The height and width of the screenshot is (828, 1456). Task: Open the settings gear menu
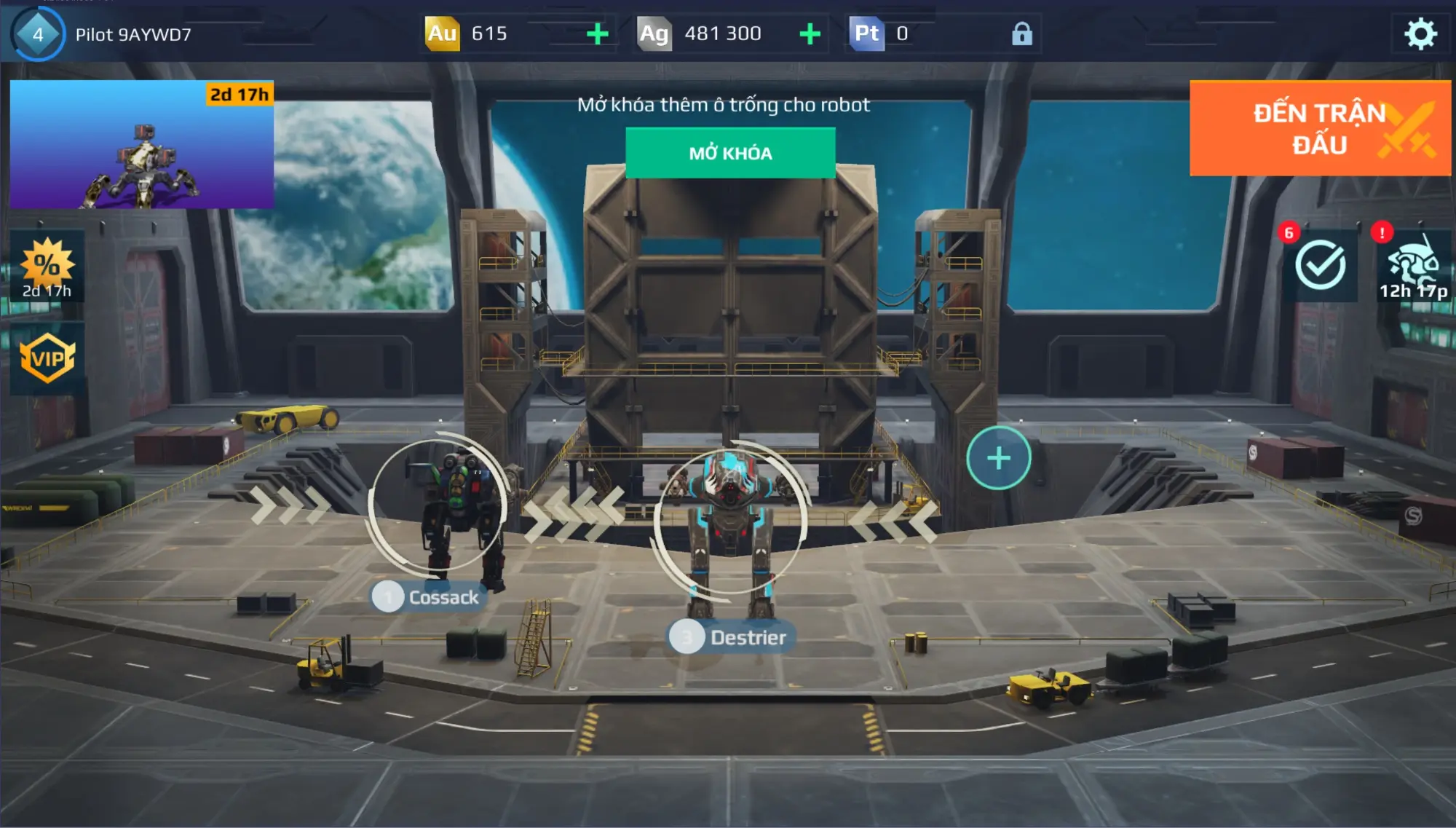tap(1421, 32)
